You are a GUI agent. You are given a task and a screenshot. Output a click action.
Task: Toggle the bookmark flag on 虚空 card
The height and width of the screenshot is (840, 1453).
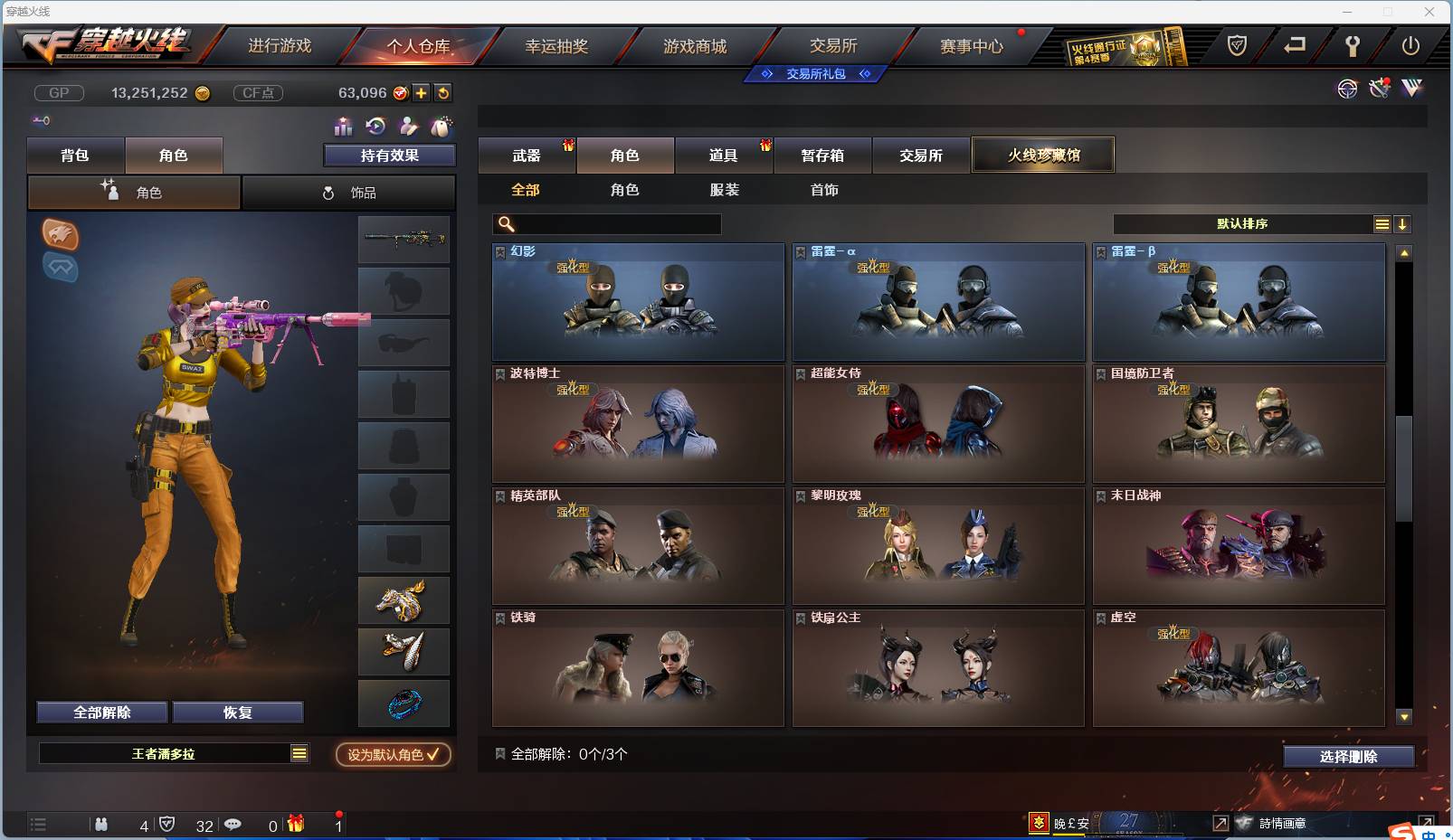pyautogui.click(x=1100, y=617)
